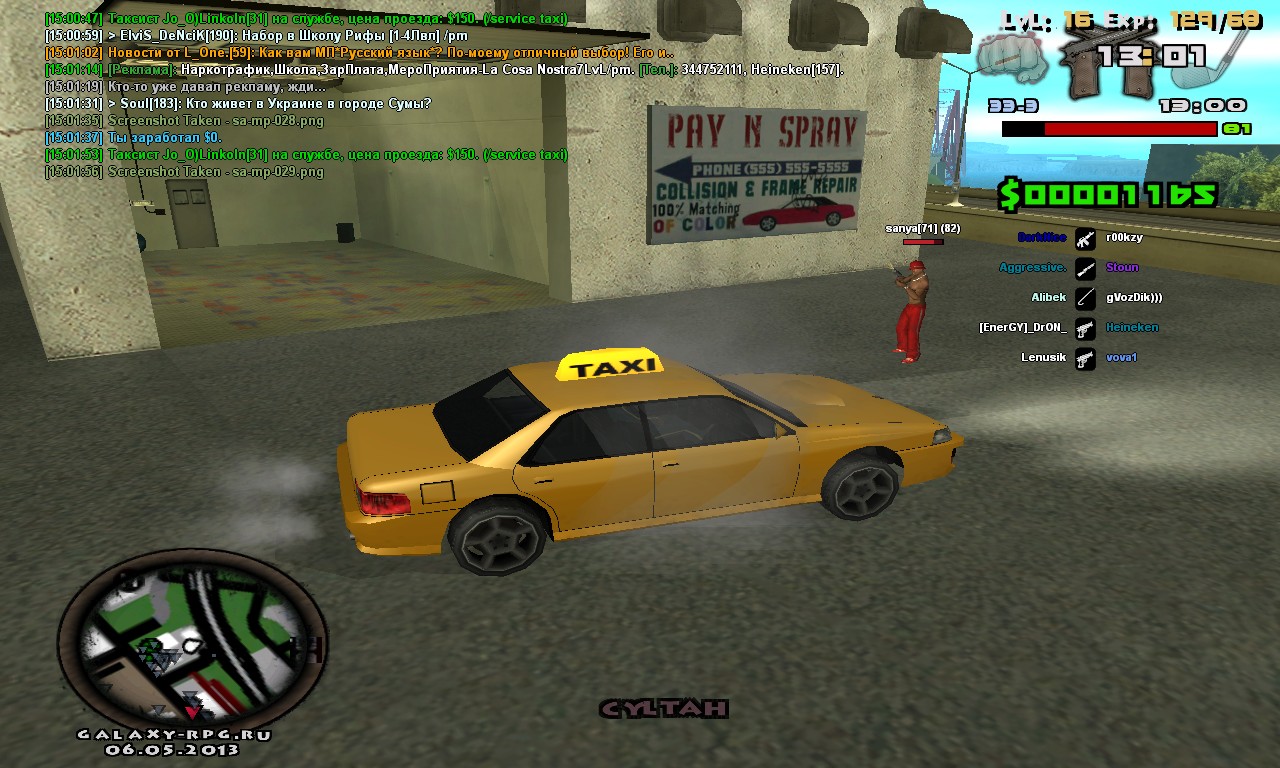1280x768 pixels.
Task: Click the dual pistols weapon icon
Action: tap(1095, 58)
